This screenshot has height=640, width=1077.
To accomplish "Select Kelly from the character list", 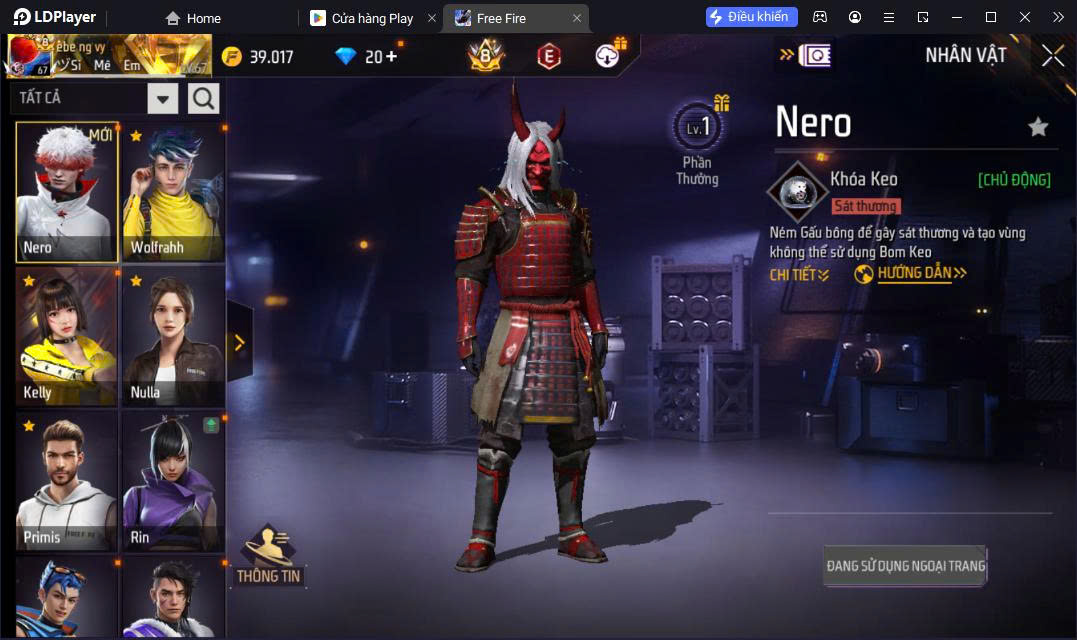I will click(x=67, y=337).
